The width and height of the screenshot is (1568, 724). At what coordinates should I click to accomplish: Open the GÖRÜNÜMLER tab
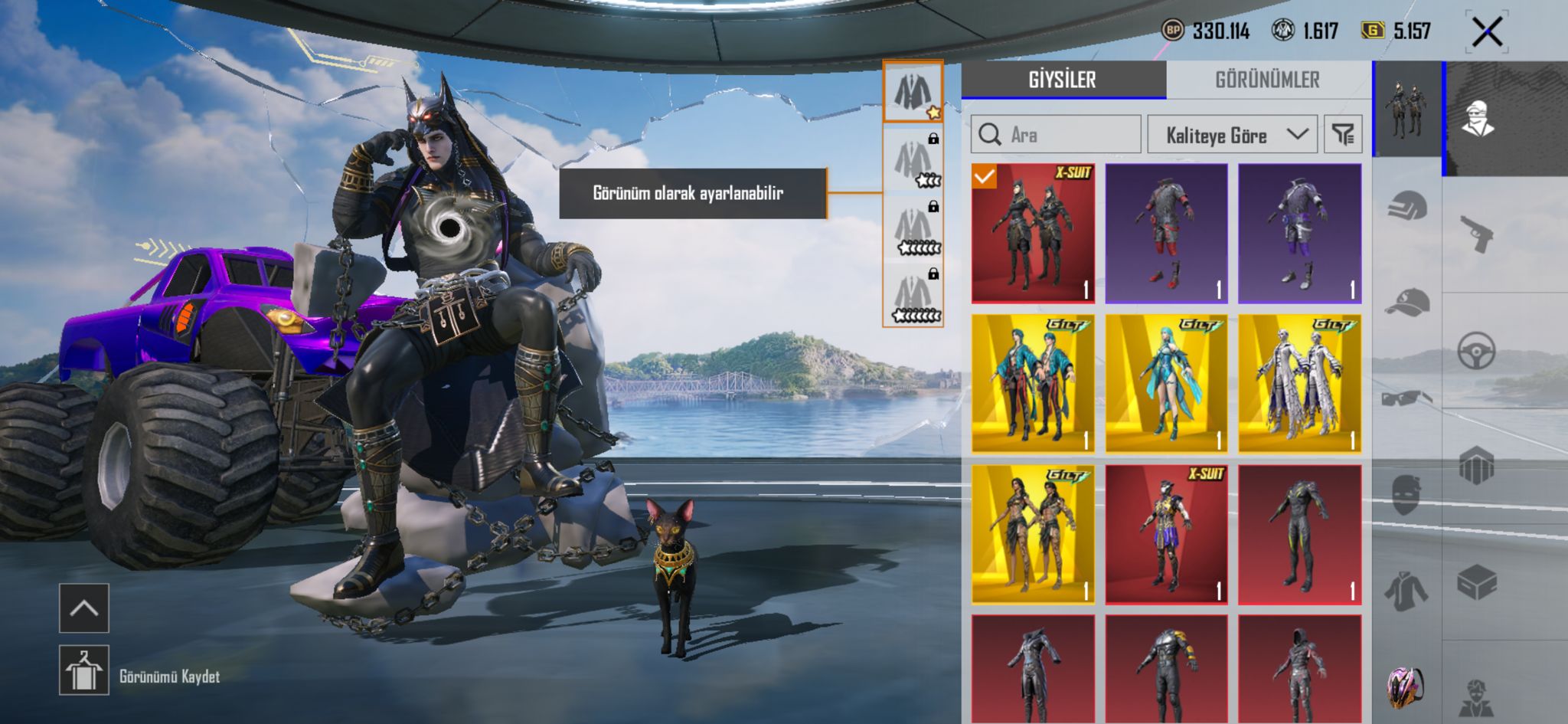coord(1268,80)
